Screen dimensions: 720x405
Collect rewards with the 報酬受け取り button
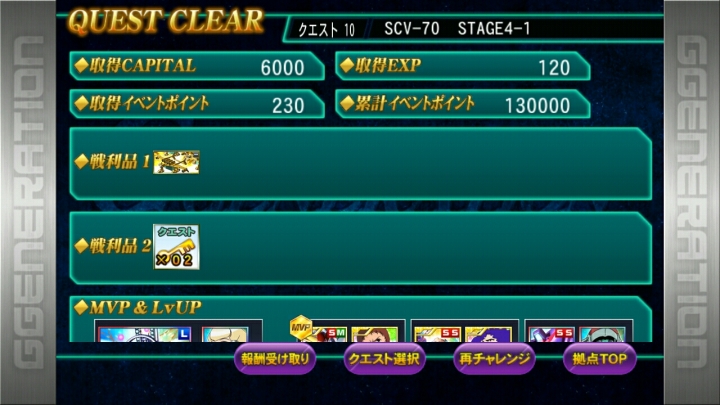click(276, 358)
